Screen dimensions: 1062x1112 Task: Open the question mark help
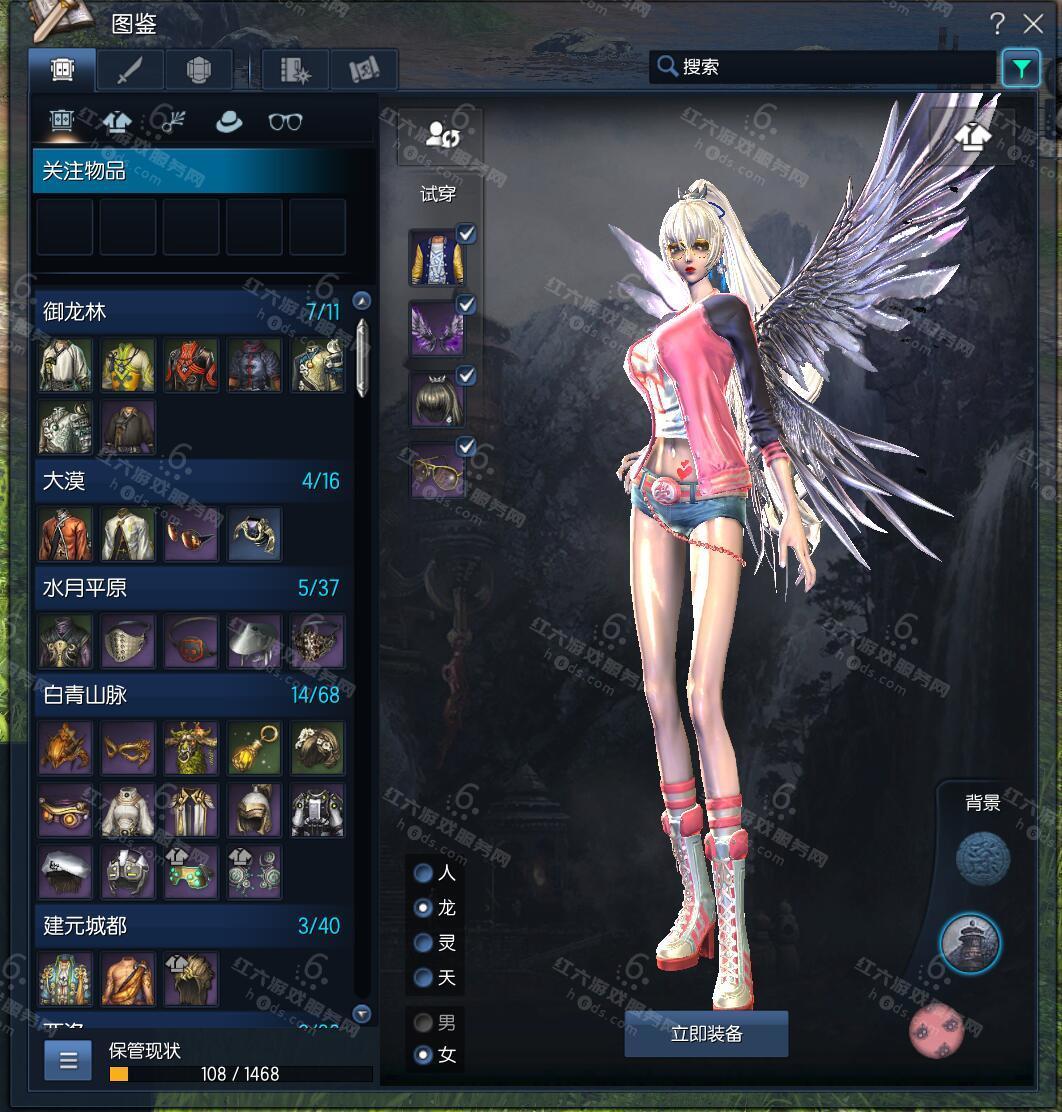point(997,24)
